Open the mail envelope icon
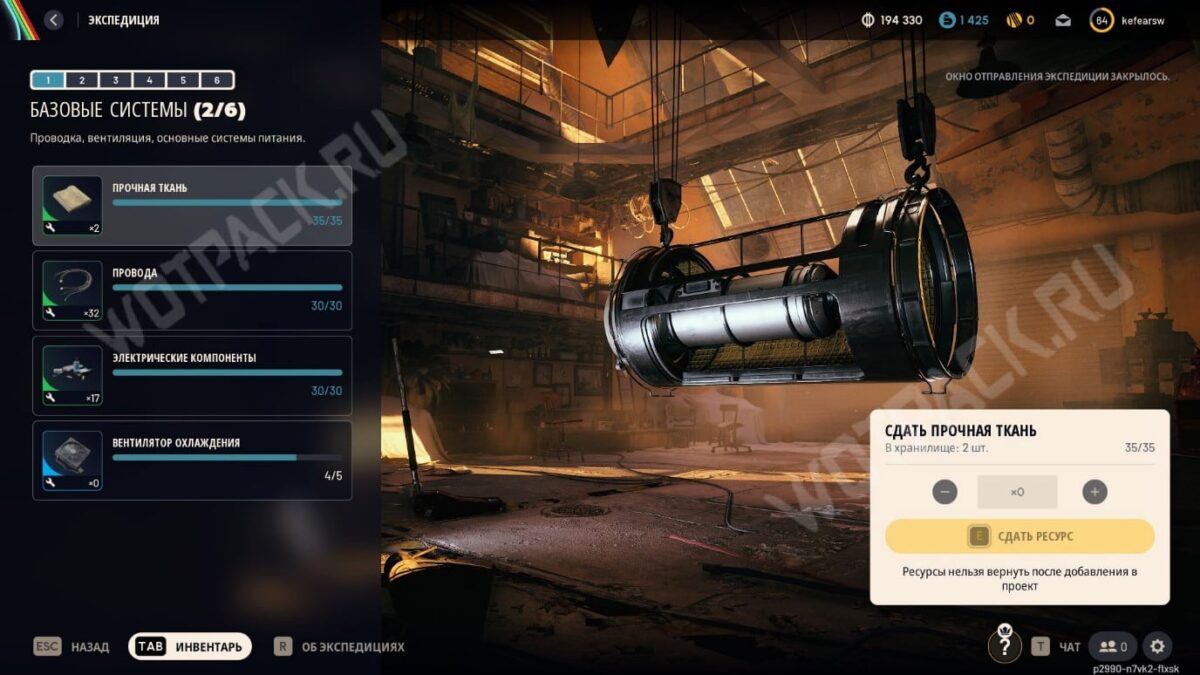 pos(1063,20)
